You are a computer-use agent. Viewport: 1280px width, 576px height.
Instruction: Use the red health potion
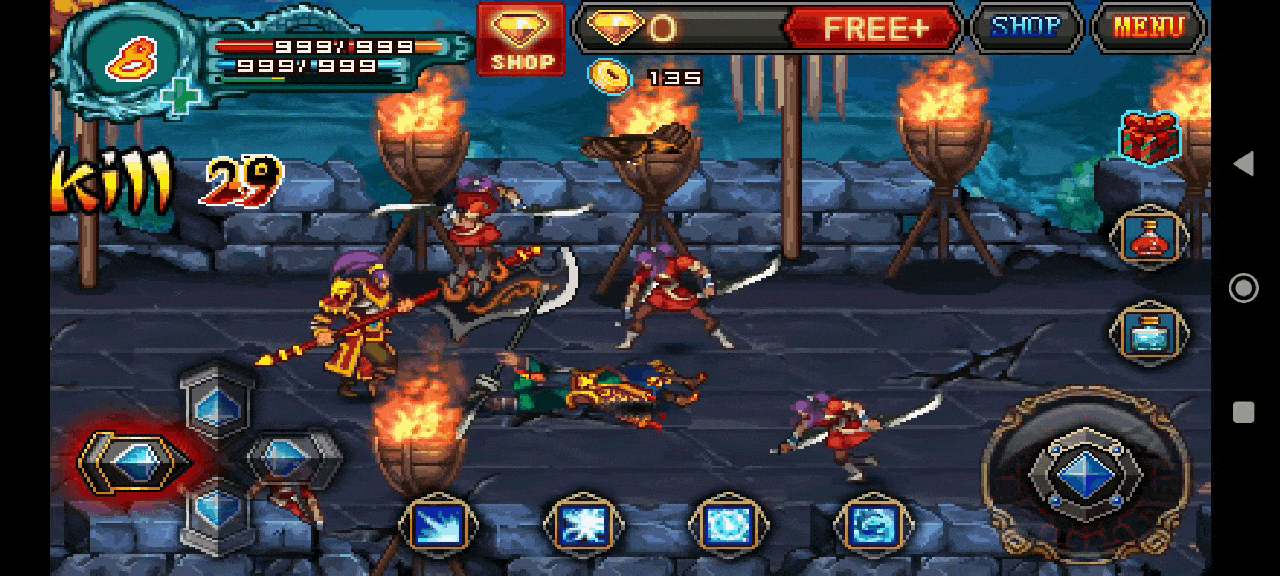[1149, 238]
